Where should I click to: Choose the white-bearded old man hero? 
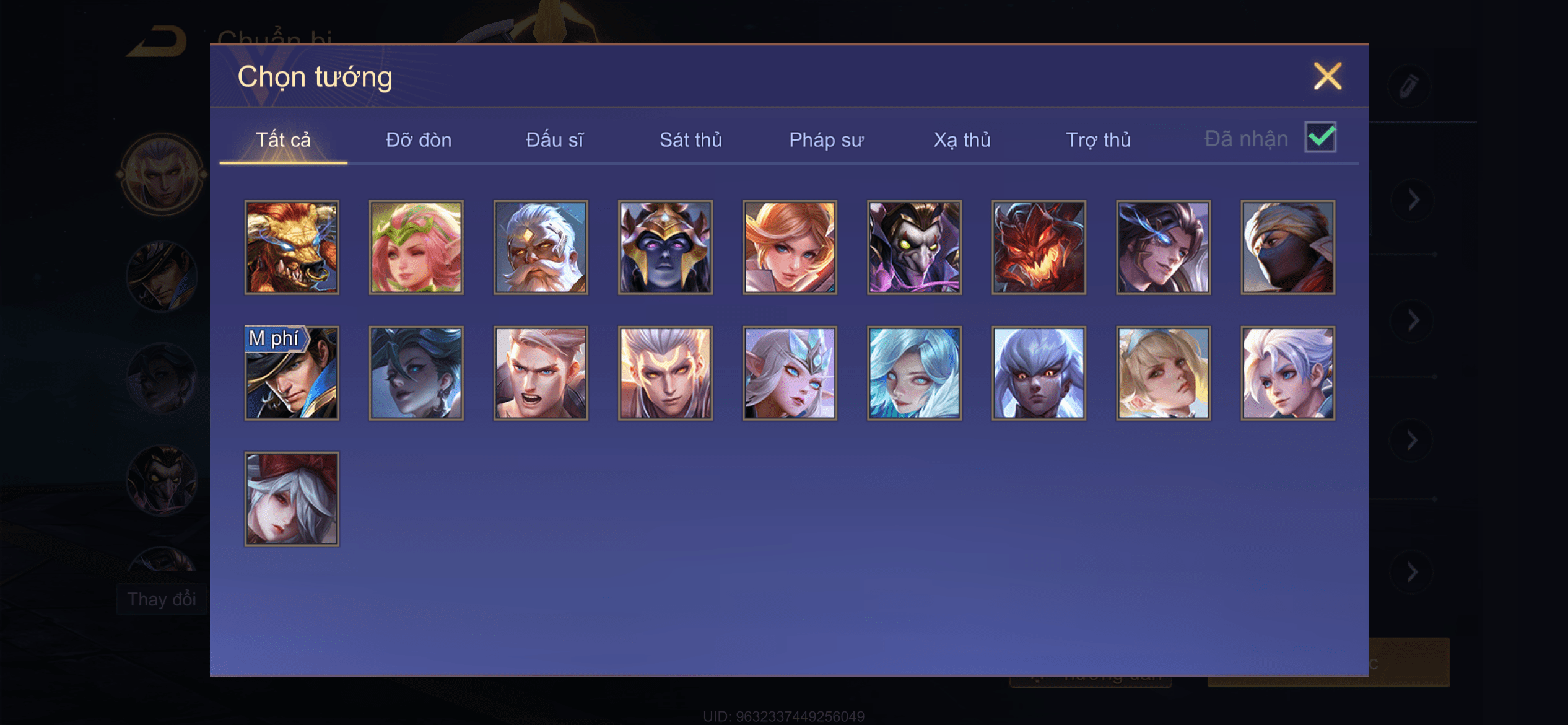pos(541,247)
